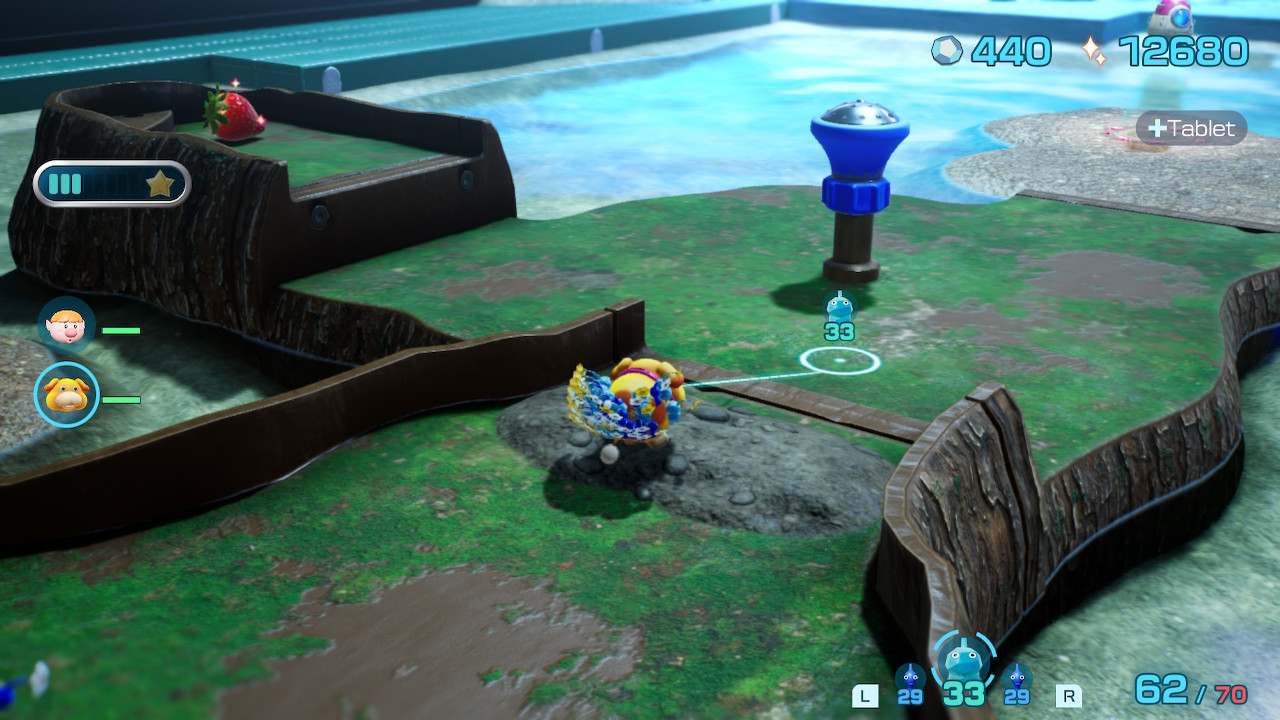
Task: Select the Oatchi dog portrait
Action: (67, 395)
